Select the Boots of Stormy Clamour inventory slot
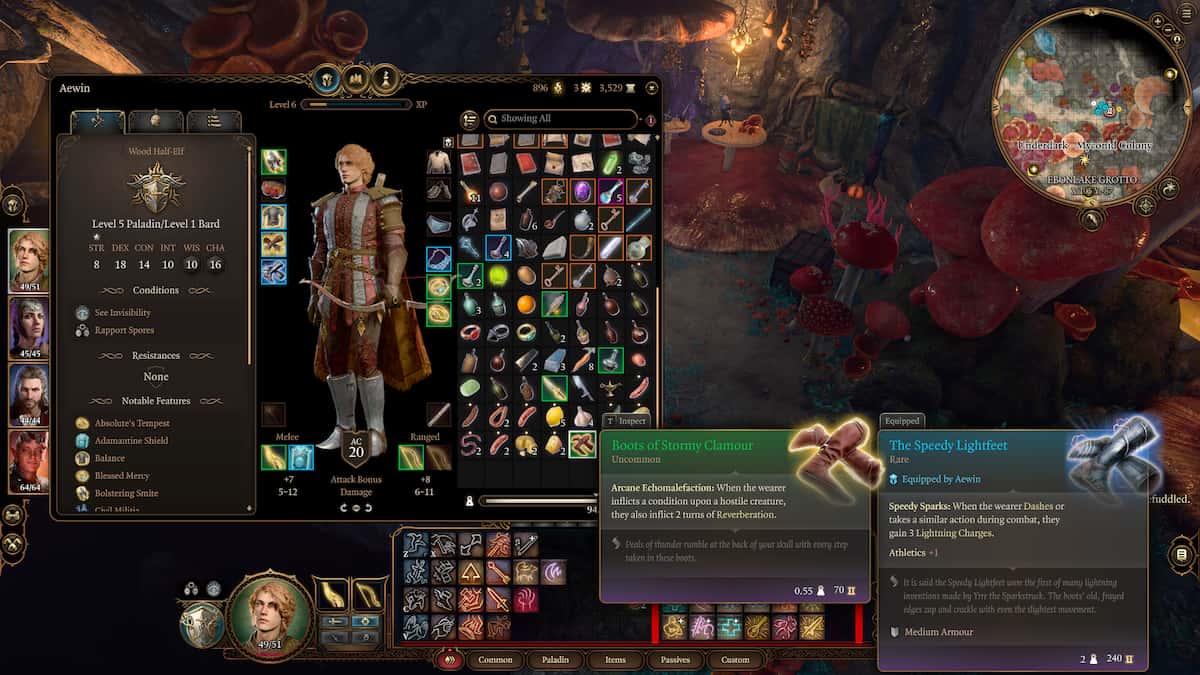Screen dimensions: 1200x675 582,444
